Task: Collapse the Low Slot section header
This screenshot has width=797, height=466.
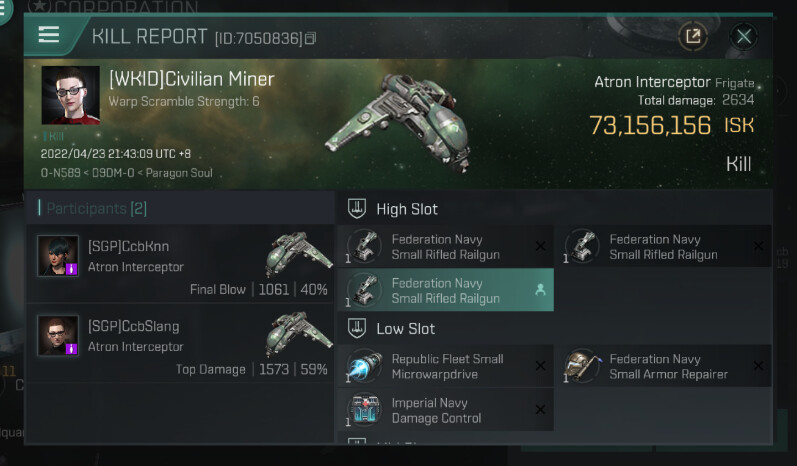Action: point(393,328)
